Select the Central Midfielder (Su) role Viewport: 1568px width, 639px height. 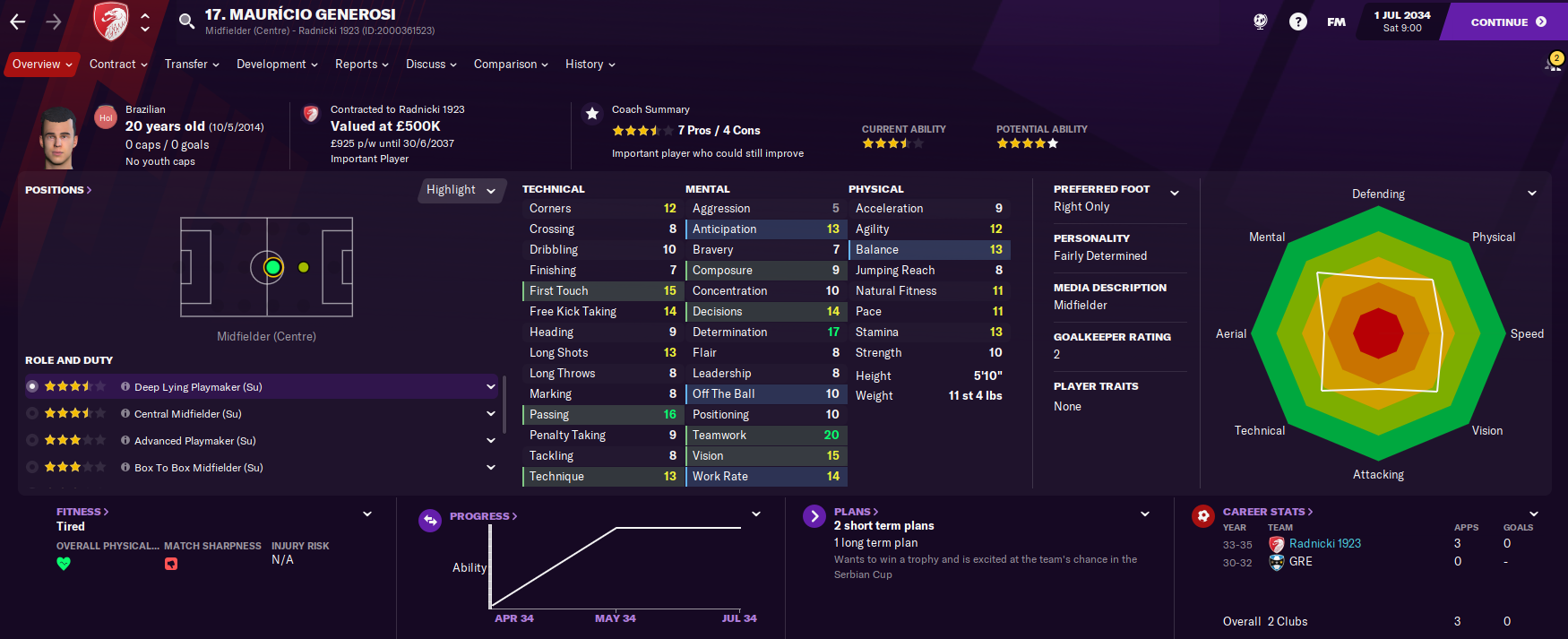coord(188,414)
